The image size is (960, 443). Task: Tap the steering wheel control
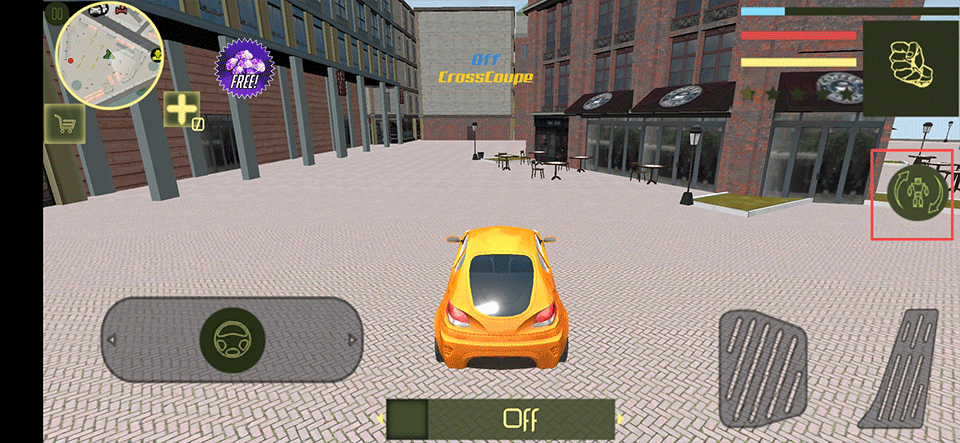tap(232, 340)
